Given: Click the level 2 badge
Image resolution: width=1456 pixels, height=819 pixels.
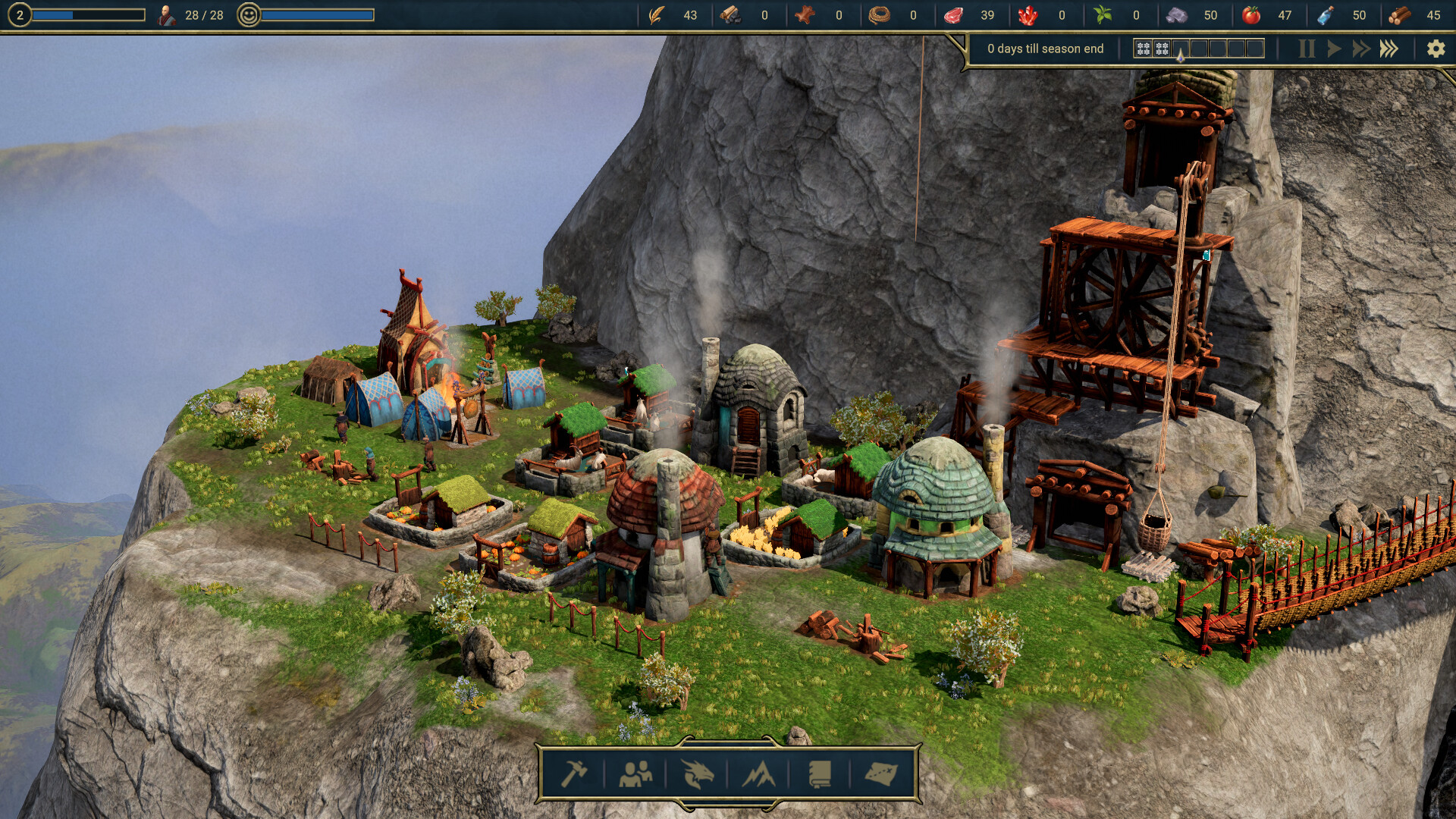Looking at the screenshot, I should 20,15.
